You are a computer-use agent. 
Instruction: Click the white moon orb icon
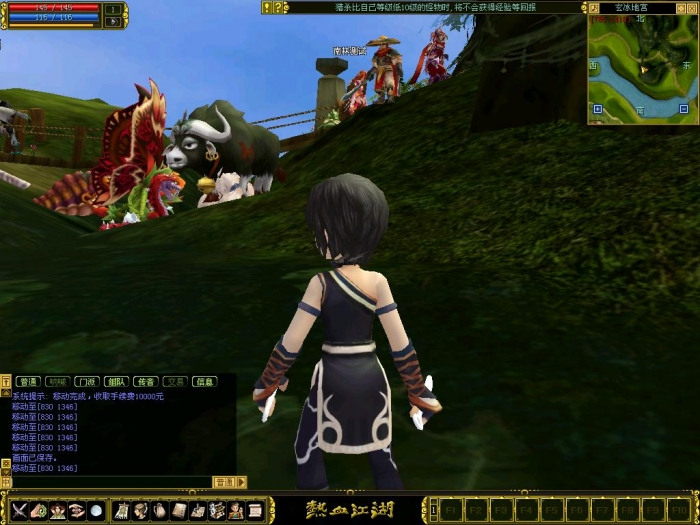tap(96, 510)
